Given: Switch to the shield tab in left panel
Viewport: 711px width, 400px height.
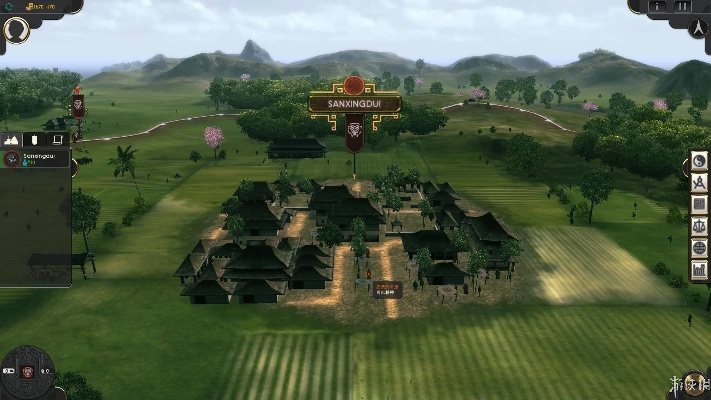Looking at the screenshot, I should coord(36,140).
